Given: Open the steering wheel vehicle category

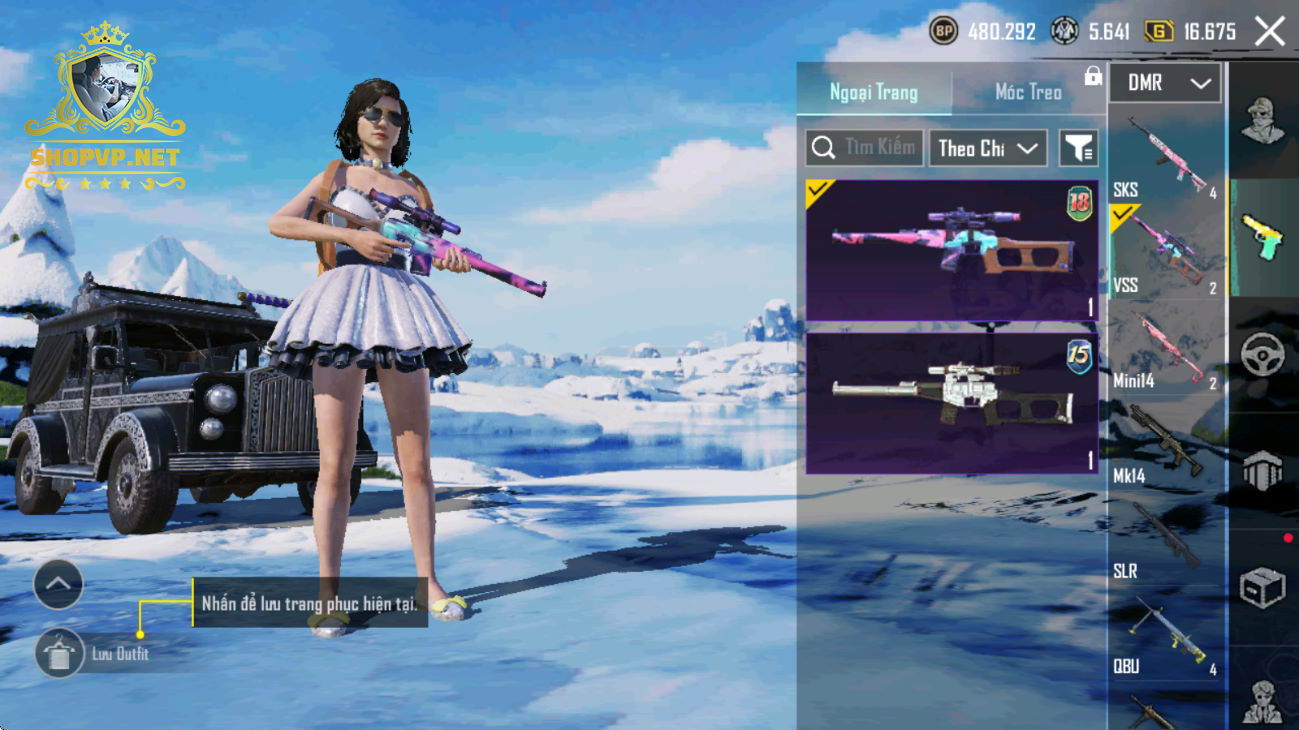Looking at the screenshot, I should 1263,354.
